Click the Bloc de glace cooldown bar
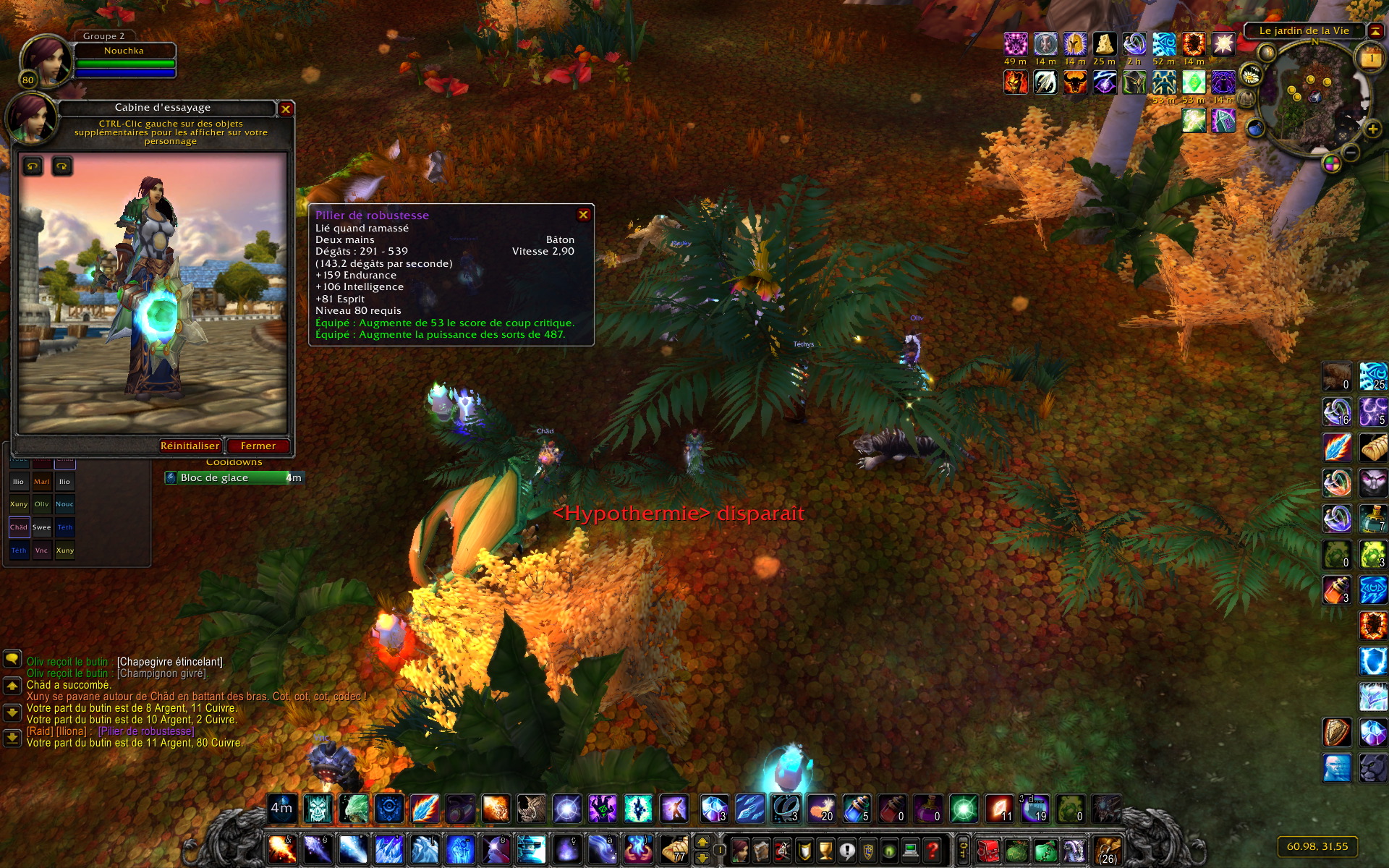Screen dimensions: 1389x868 (x=233, y=477)
